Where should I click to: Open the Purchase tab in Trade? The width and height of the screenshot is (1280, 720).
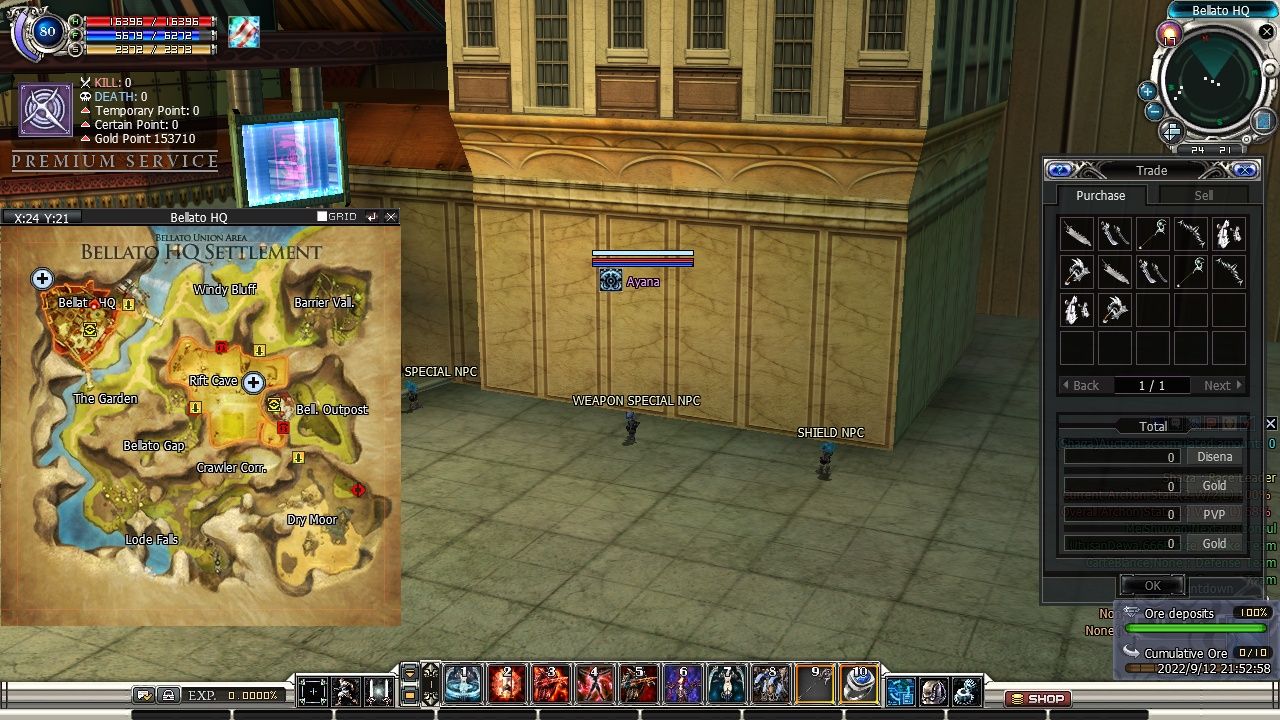pyautogui.click(x=1100, y=195)
